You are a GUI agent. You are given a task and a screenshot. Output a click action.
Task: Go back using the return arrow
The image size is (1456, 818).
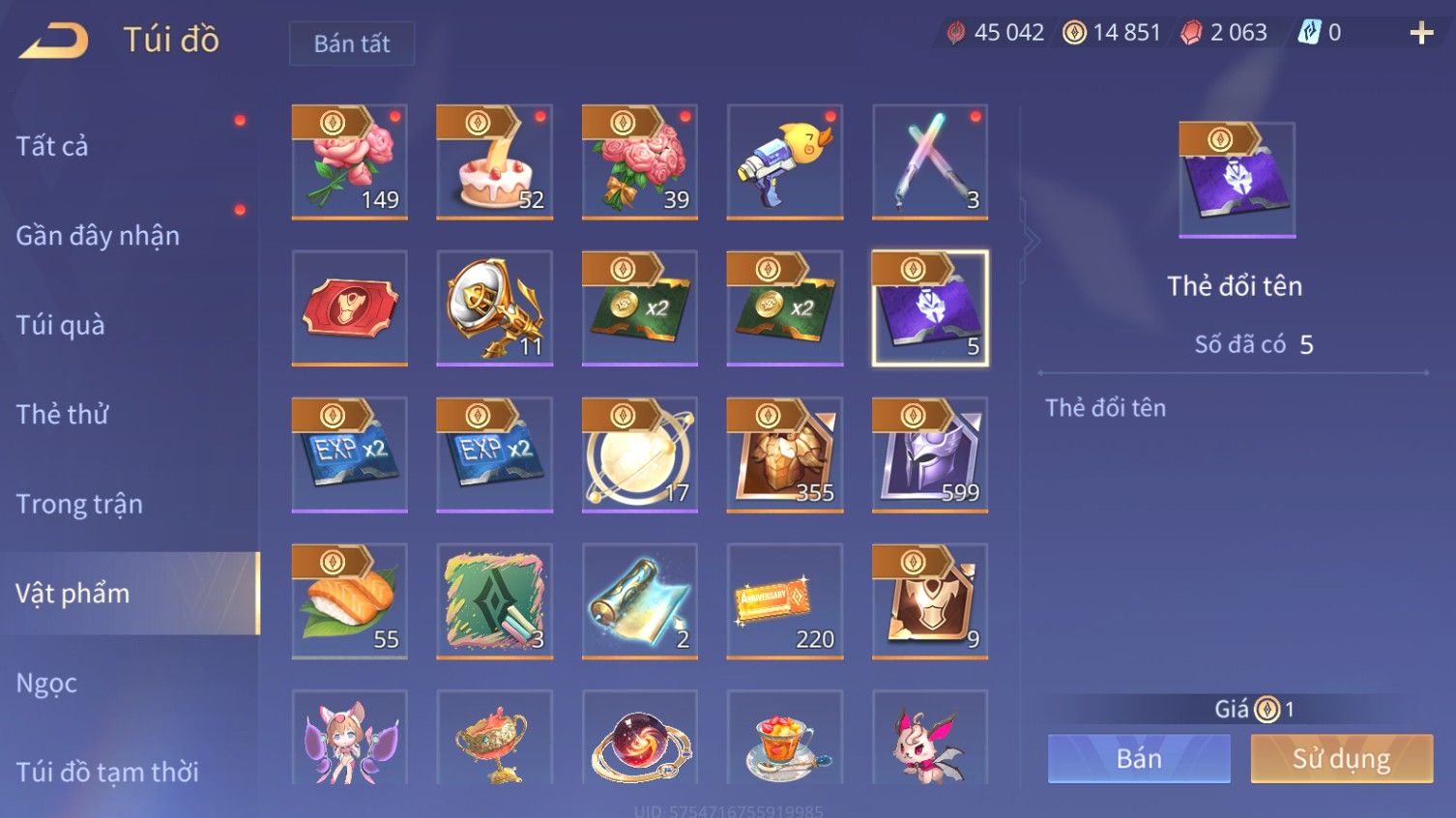click(x=54, y=41)
